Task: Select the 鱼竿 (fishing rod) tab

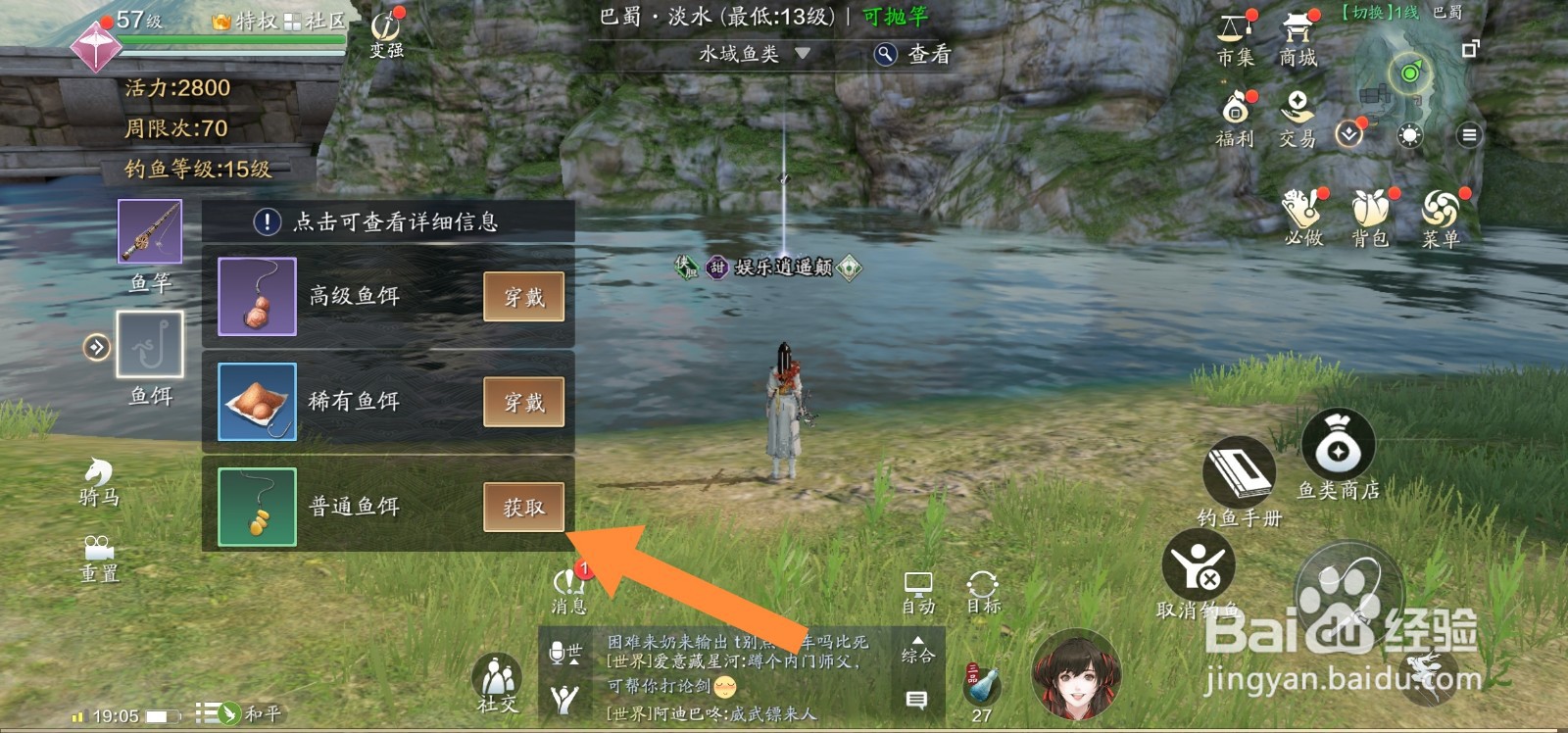Action: [x=149, y=232]
